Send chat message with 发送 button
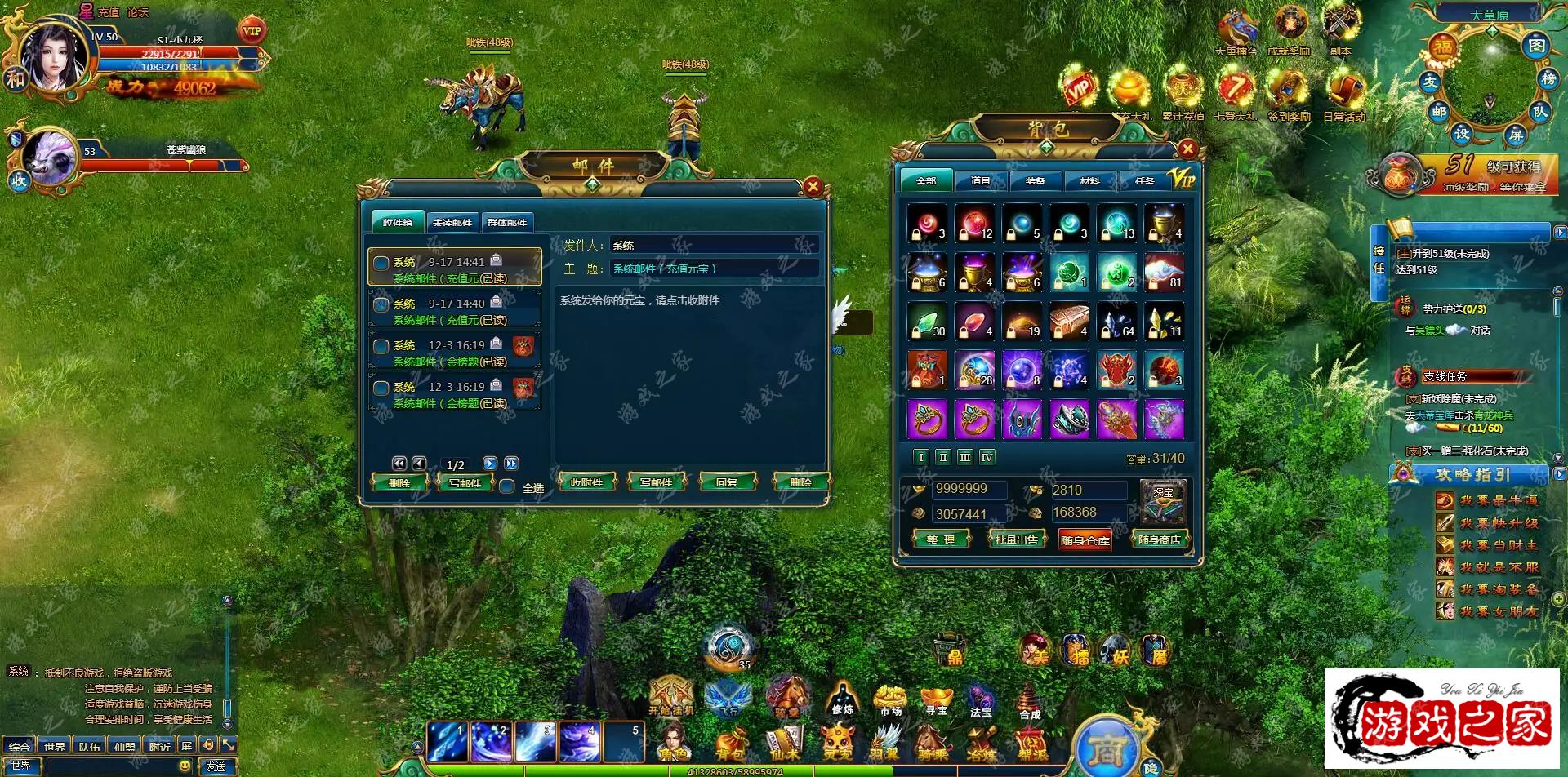Screen dimensions: 1568x777 click(x=216, y=766)
